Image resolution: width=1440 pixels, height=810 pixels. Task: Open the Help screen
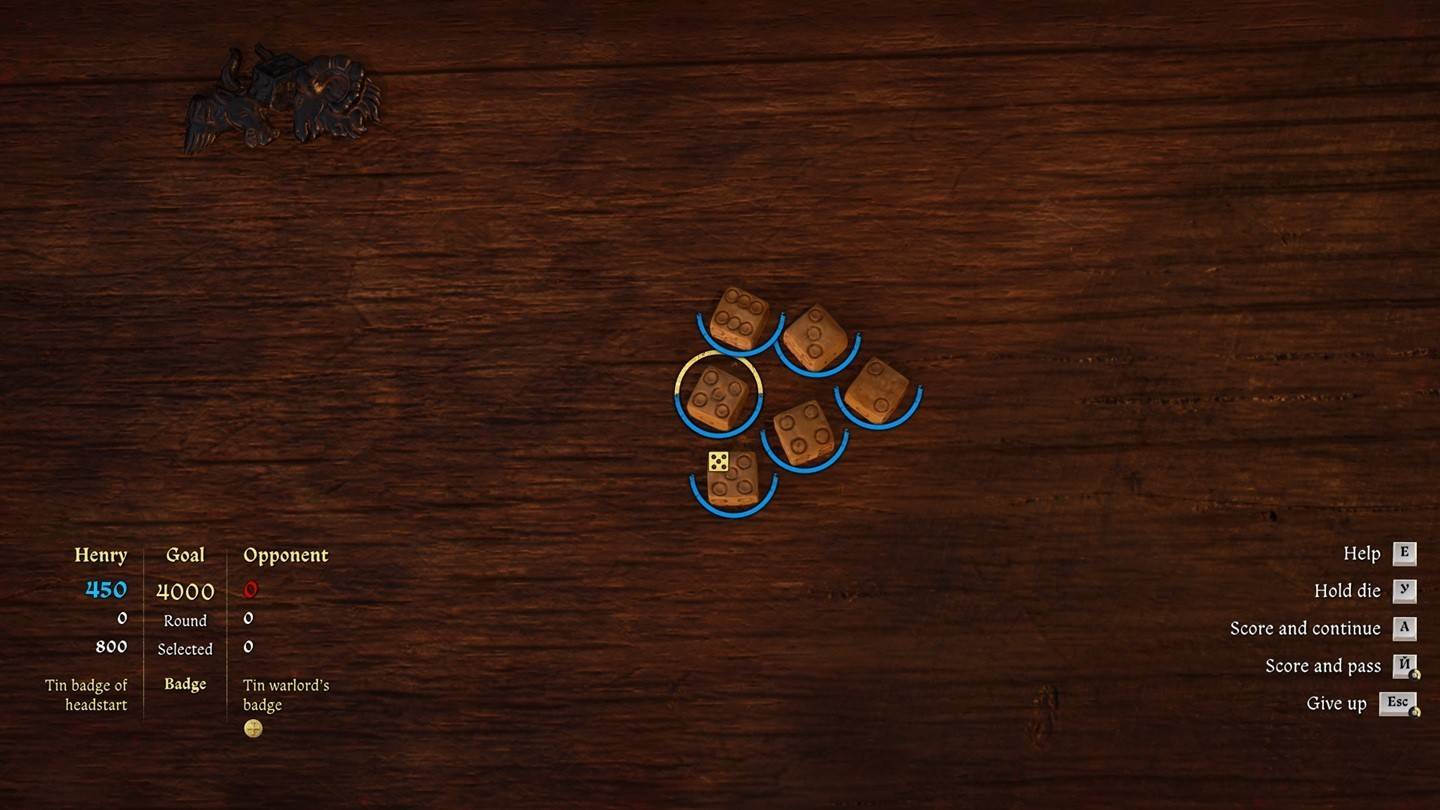[1362, 553]
